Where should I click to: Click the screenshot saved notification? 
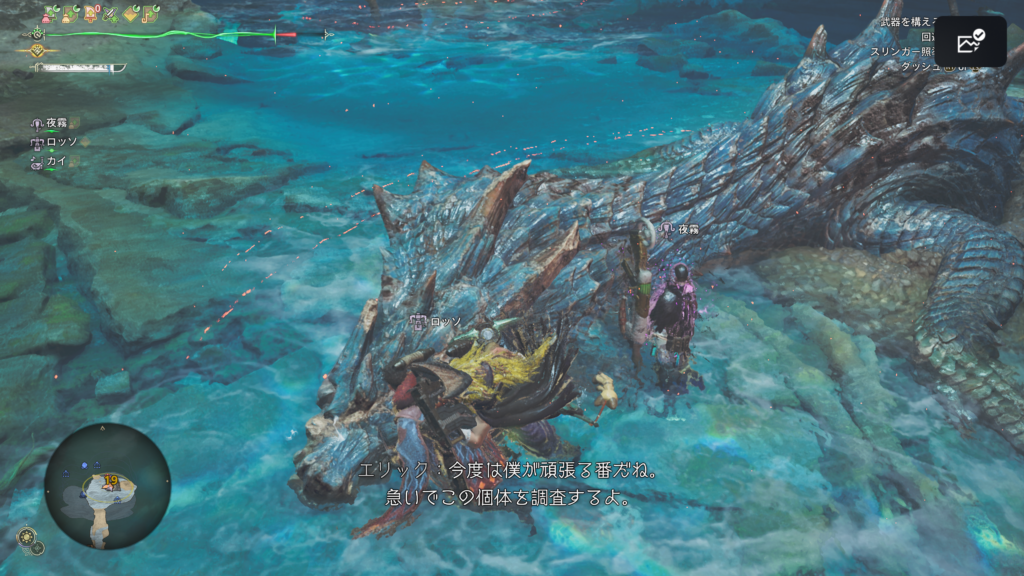pos(970,42)
